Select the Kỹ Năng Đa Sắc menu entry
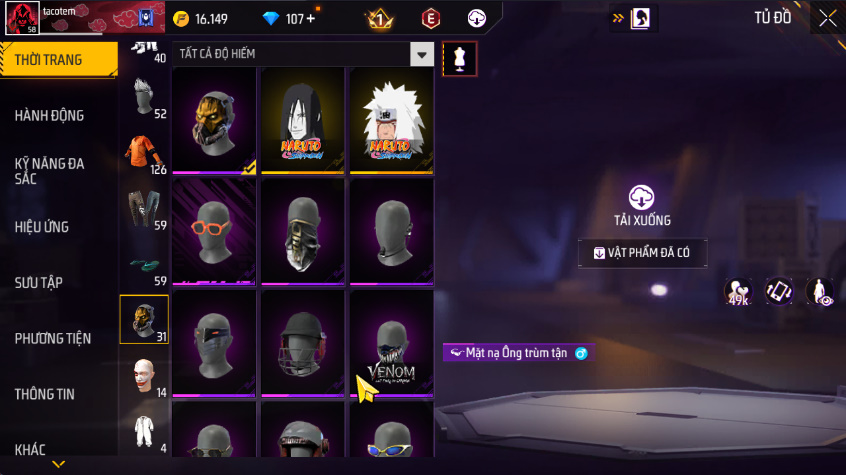The height and width of the screenshot is (475, 846). [50, 170]
